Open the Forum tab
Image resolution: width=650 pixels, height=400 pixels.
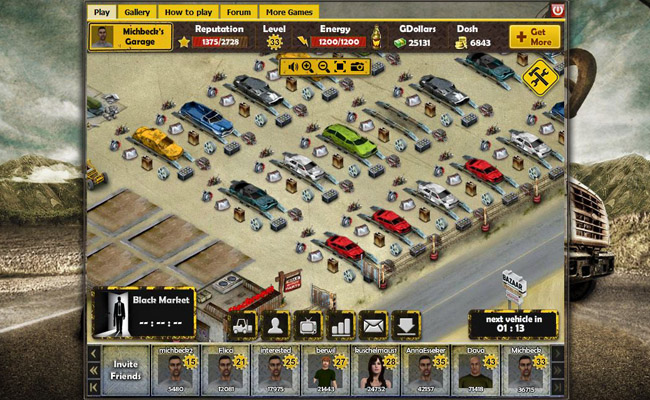click(238, 11)
